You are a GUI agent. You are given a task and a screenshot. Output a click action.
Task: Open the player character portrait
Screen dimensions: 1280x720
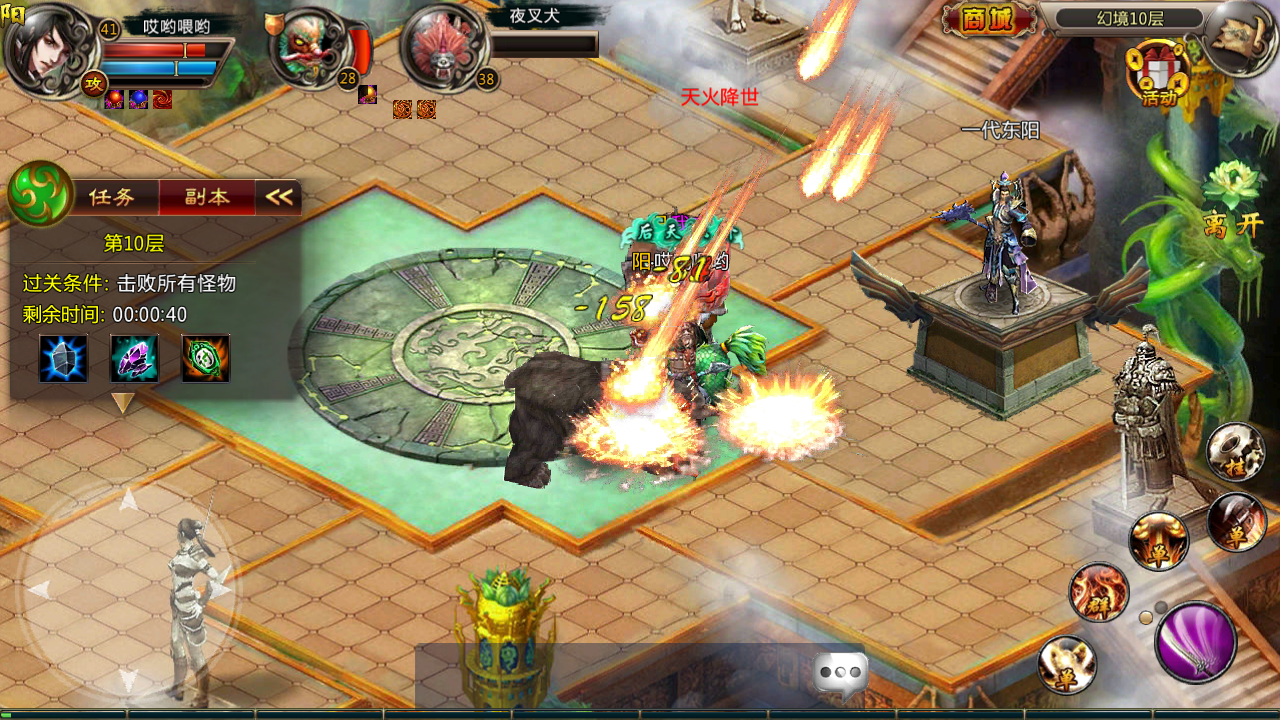(x=45, y=49)
